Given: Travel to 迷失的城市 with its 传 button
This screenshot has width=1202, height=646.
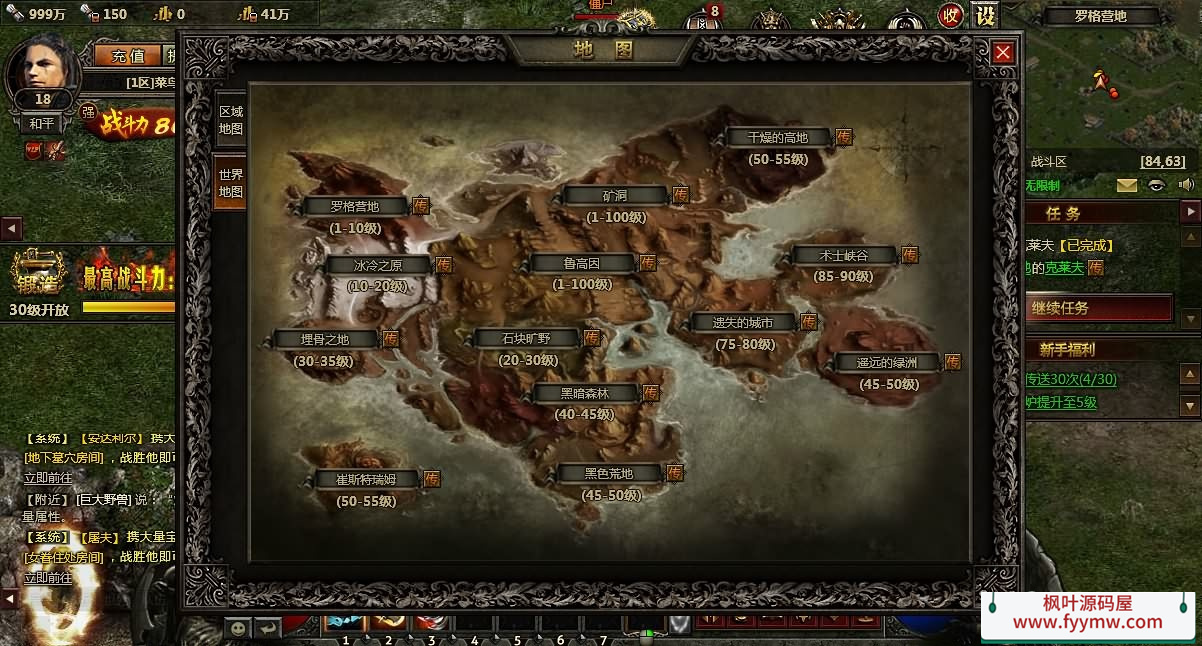Looking at the screenshot, I should [808, 322].
